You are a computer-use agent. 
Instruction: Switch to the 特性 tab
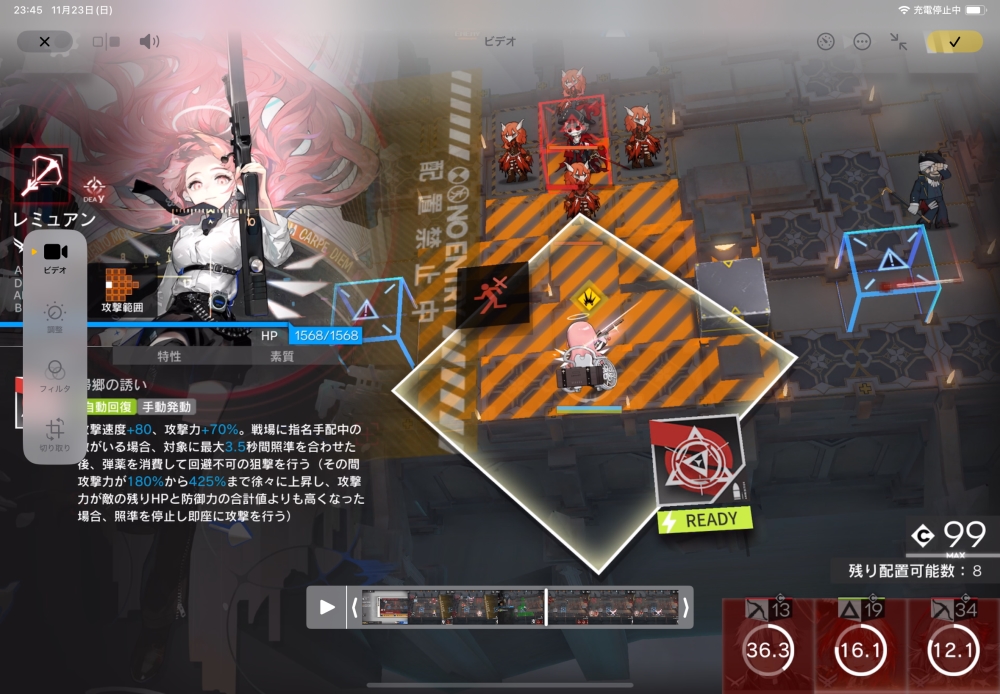170,356
